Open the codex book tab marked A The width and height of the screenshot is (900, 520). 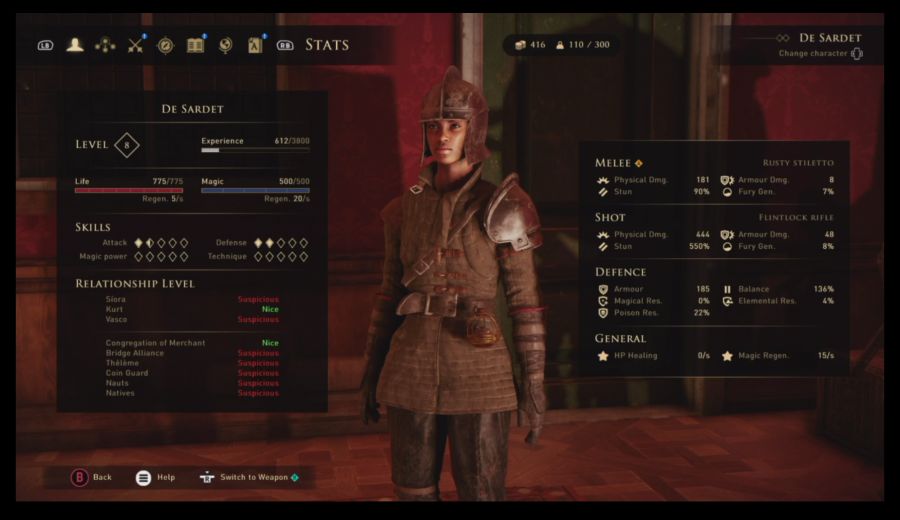pyautogui.click(x=255, y=44)
